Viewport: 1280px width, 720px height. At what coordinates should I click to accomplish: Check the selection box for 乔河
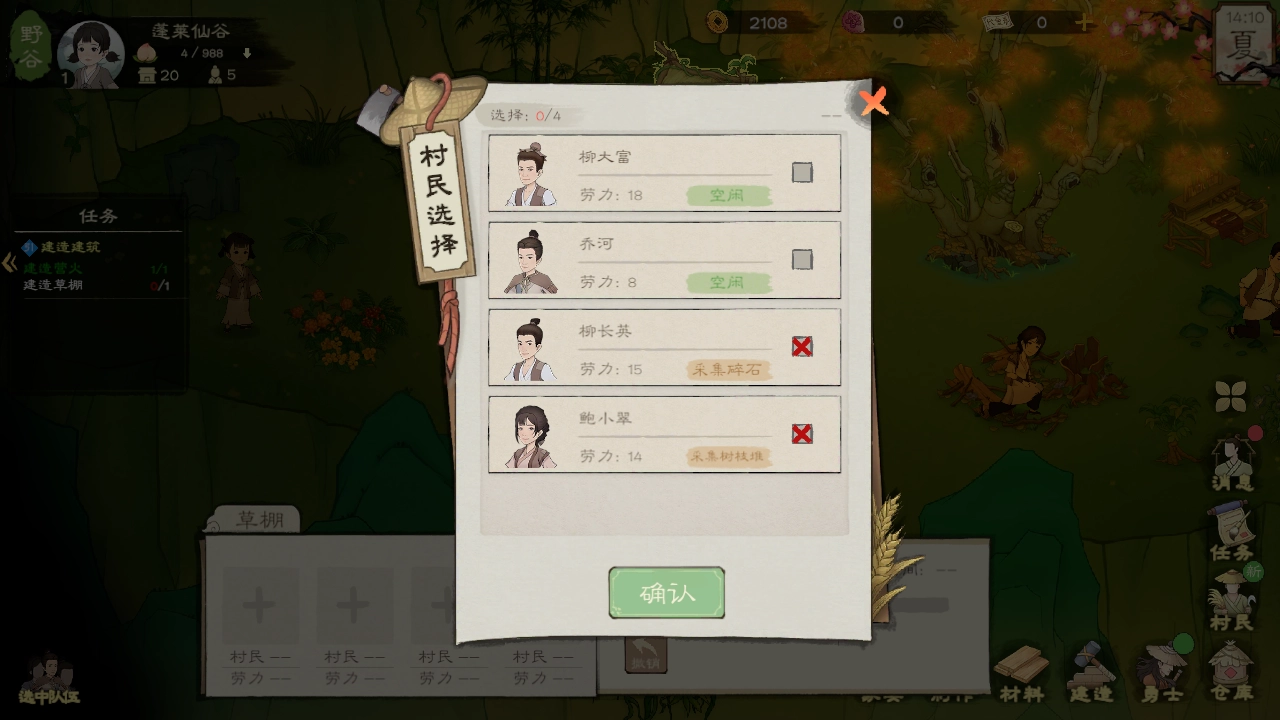801,259
